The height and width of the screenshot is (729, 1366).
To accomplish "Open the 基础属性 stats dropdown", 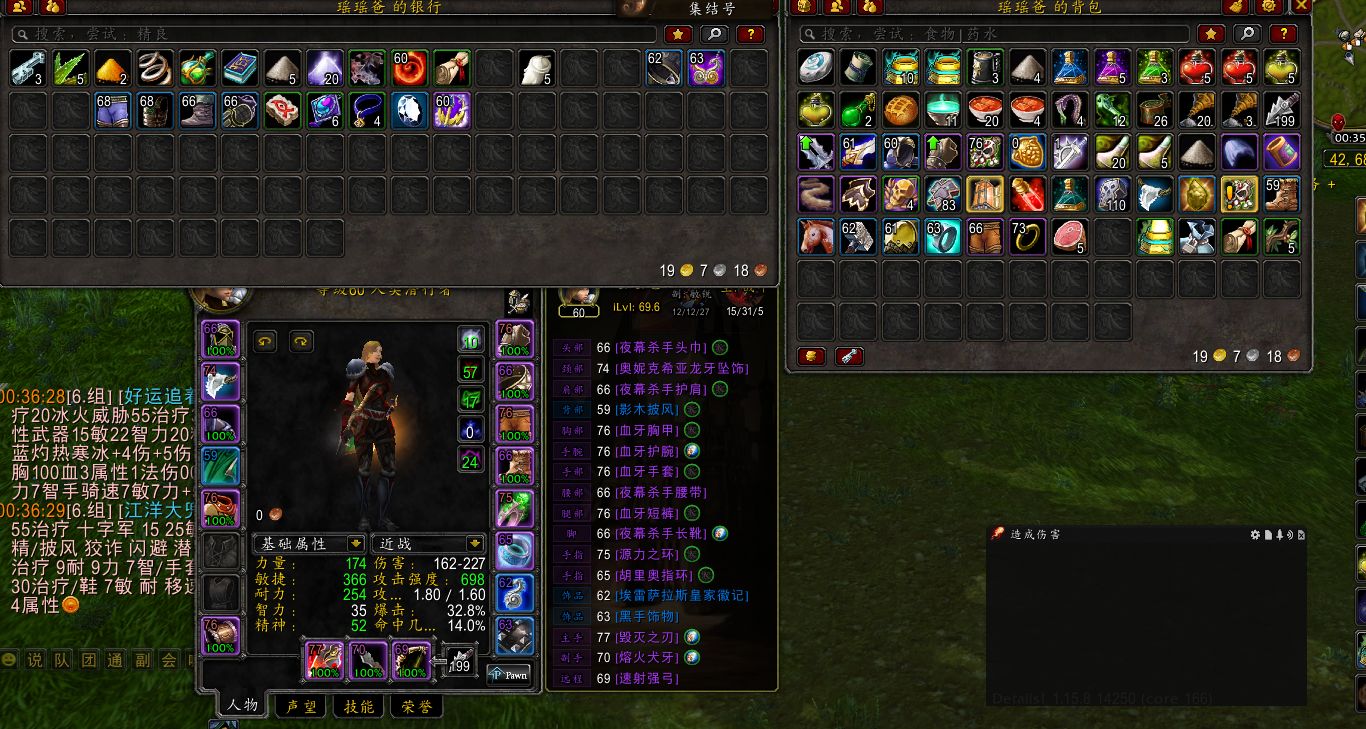I will pyautogui.click(x=309, y=543).
